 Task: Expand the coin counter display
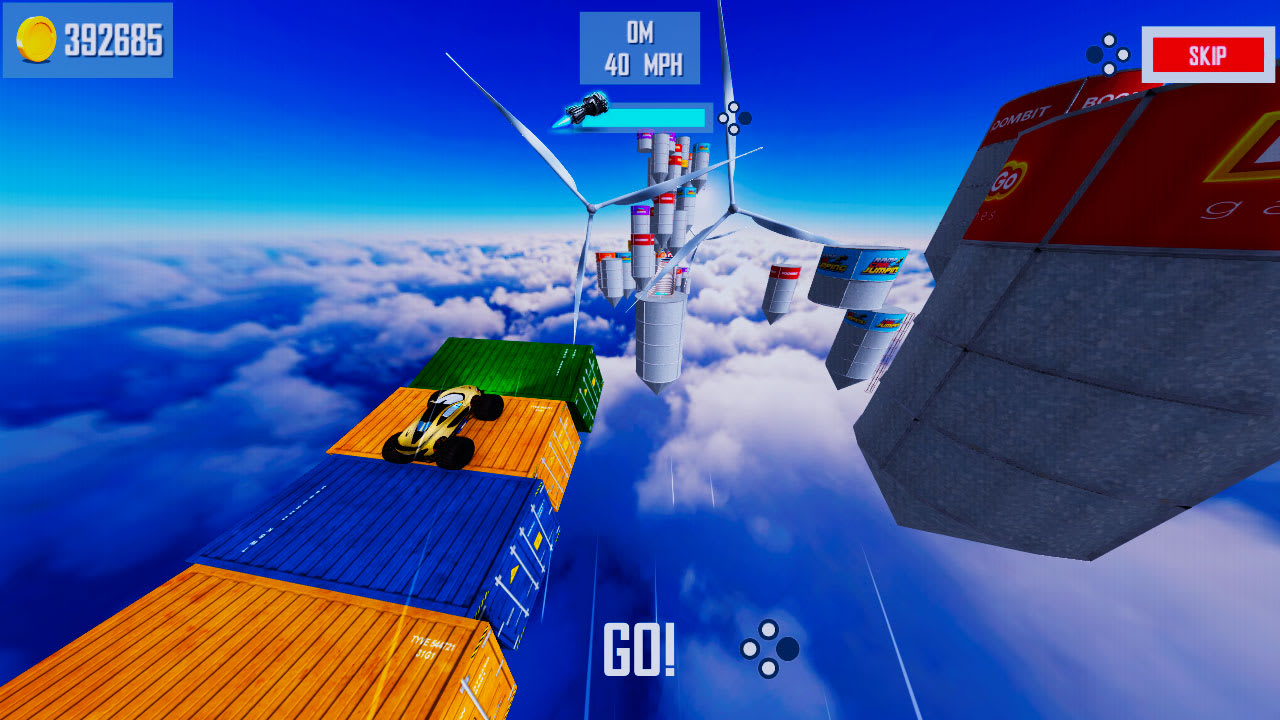88,40
